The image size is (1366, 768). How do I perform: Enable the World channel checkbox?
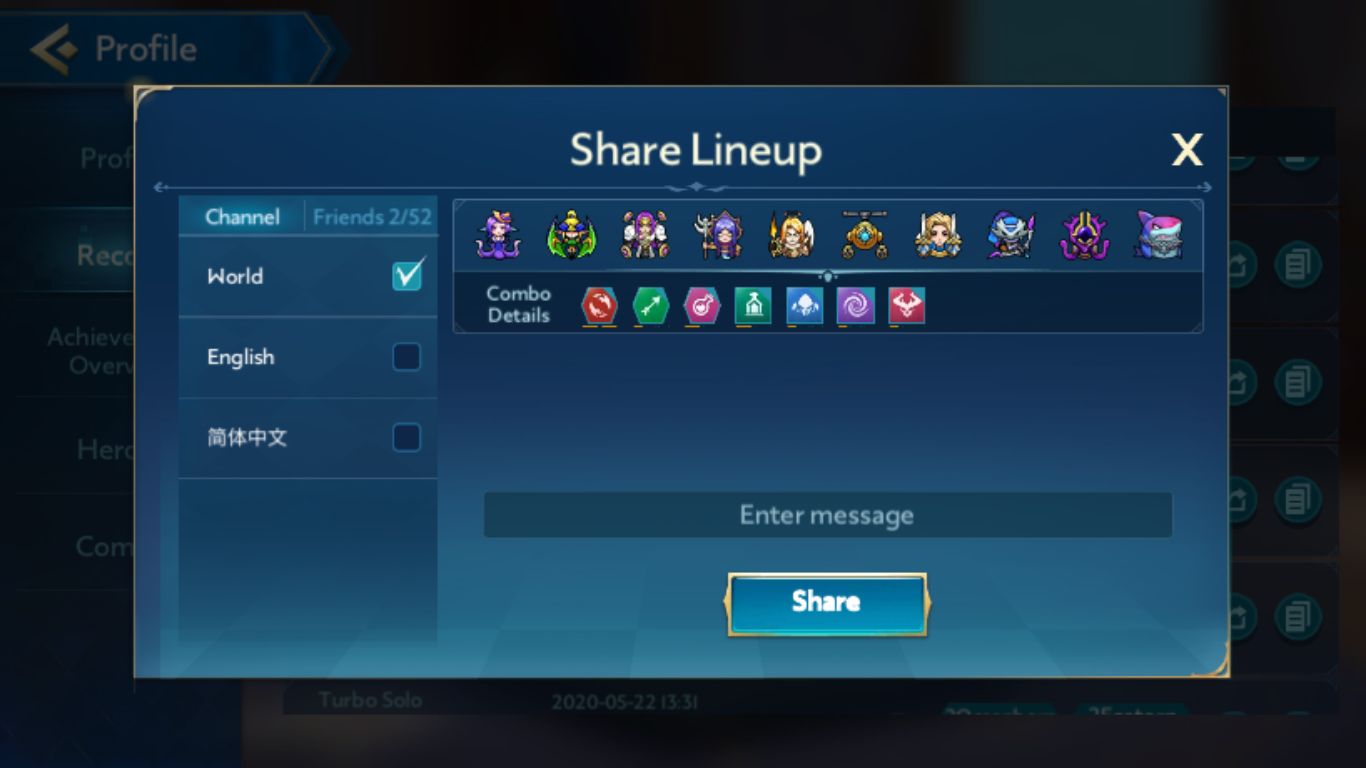click(406, 277)
